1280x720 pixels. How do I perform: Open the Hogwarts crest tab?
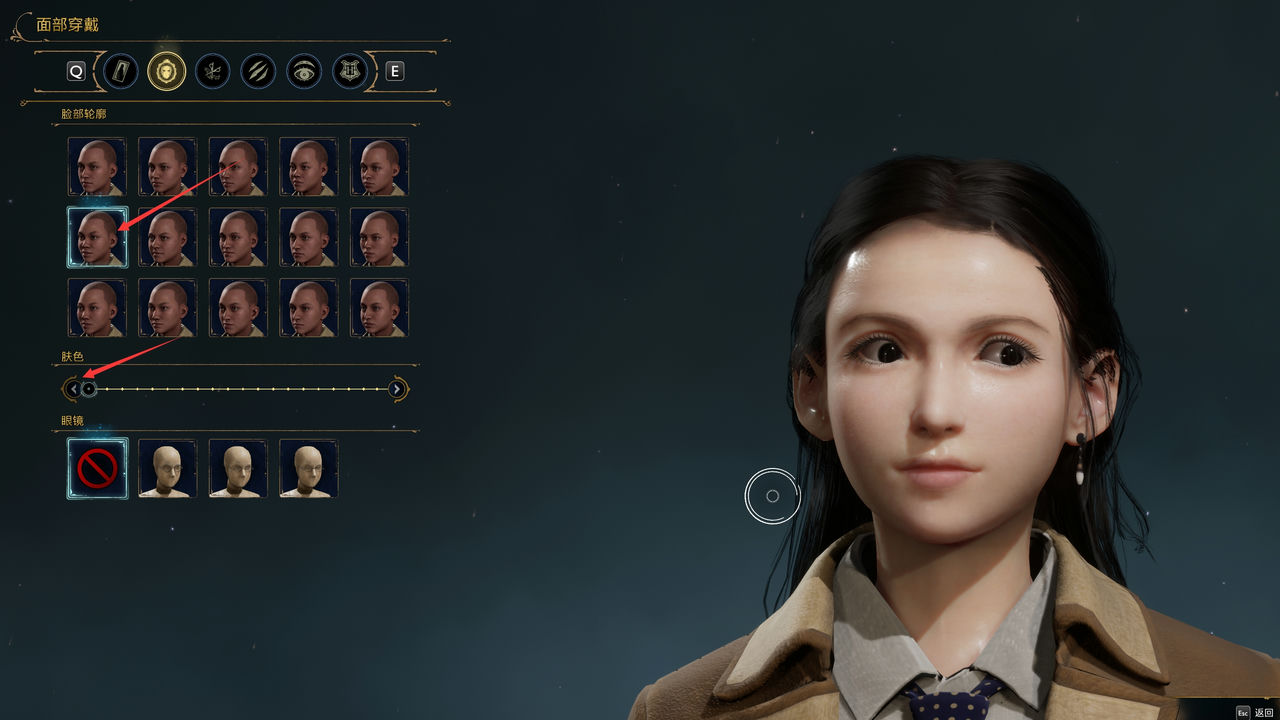click(x=350, y=71)
